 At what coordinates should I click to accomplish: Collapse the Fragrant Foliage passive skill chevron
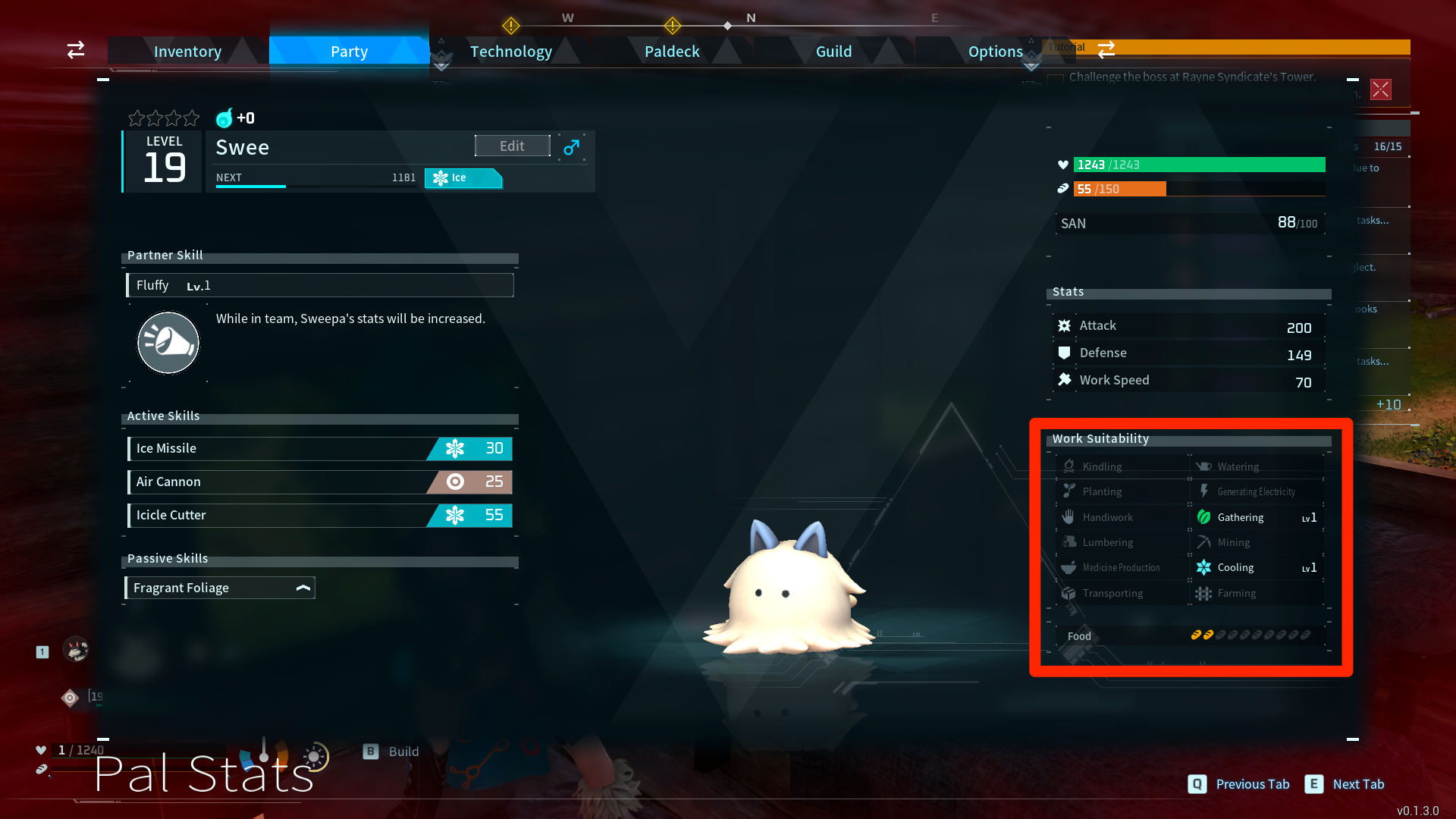coord(302,586)
